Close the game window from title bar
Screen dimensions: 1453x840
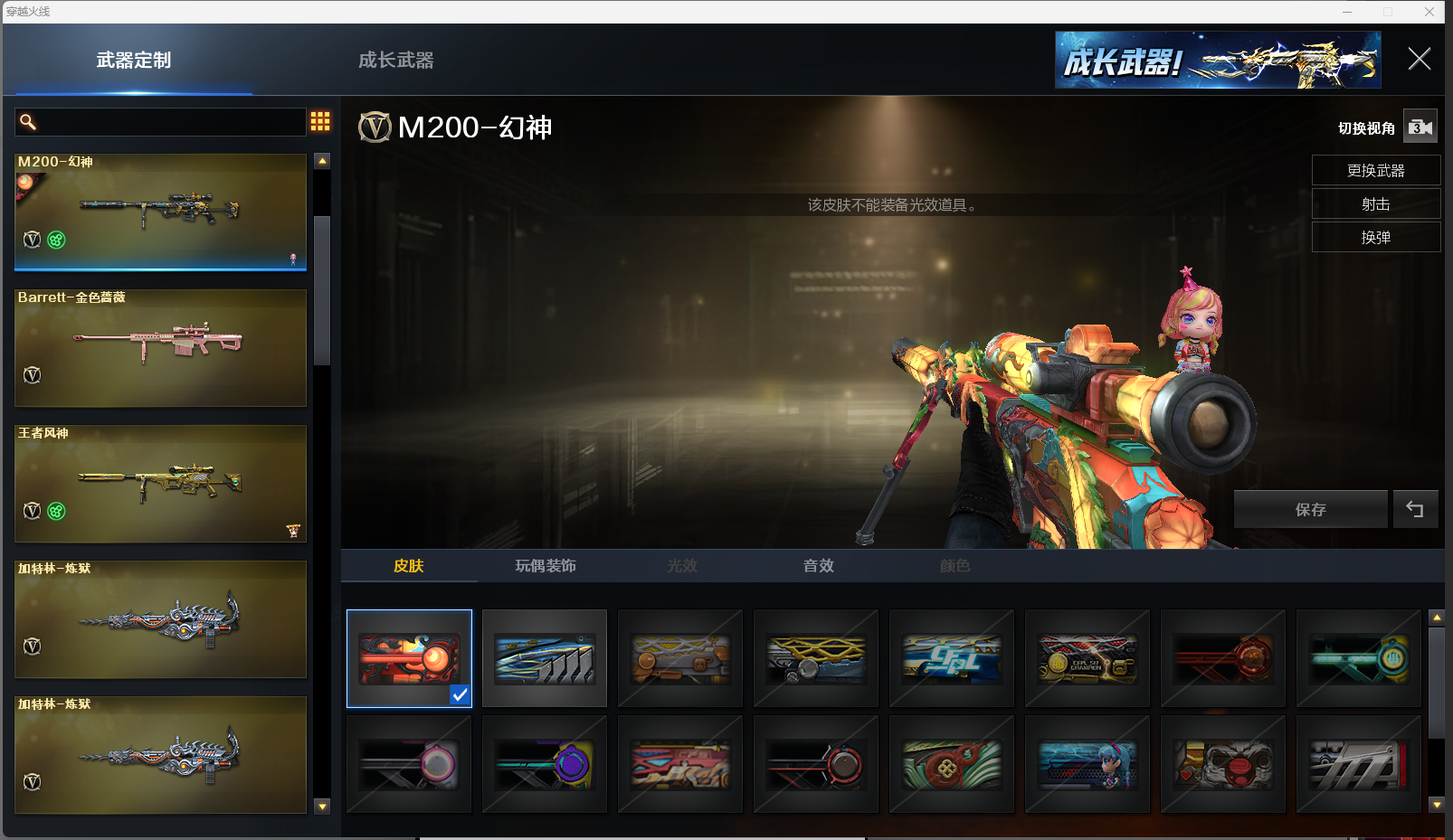(x=1429, y=12)
